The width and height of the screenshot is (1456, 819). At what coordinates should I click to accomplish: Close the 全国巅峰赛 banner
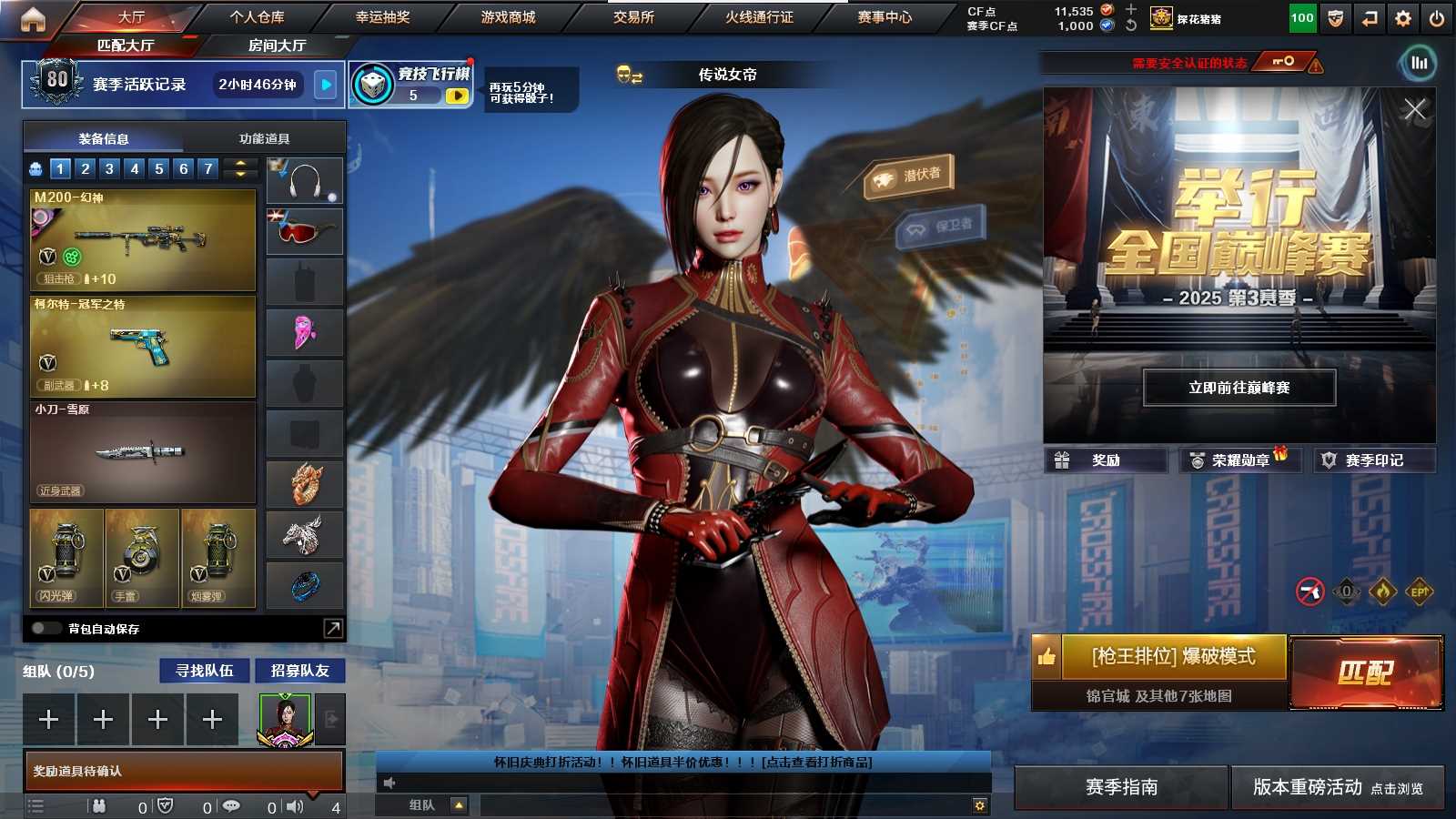[1414, 110]
